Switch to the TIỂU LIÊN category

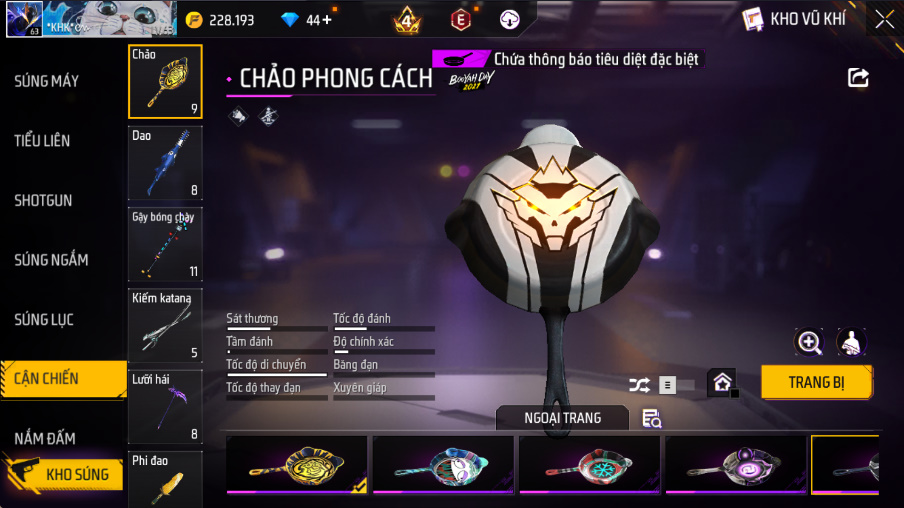click(42, 141)
